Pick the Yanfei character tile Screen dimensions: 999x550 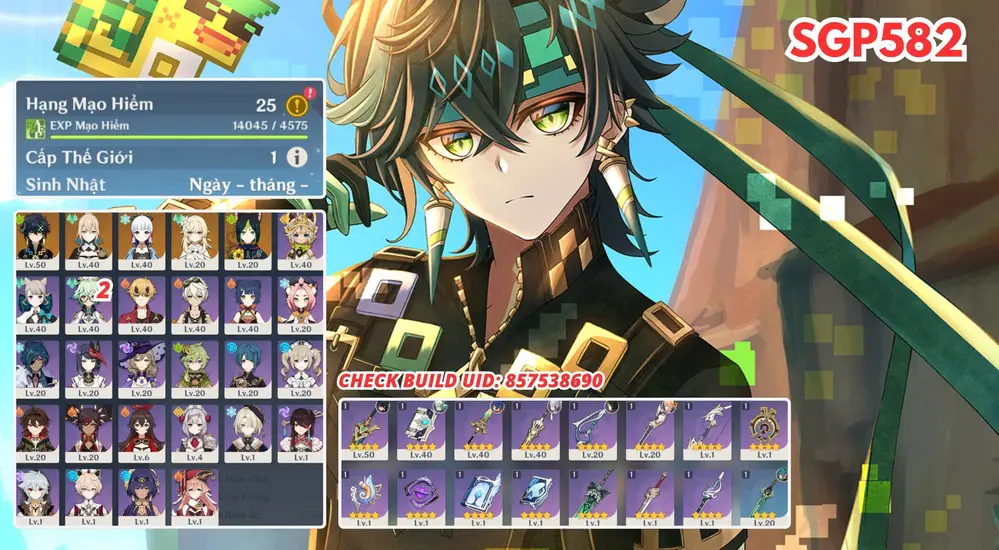(x=193, y=495)
